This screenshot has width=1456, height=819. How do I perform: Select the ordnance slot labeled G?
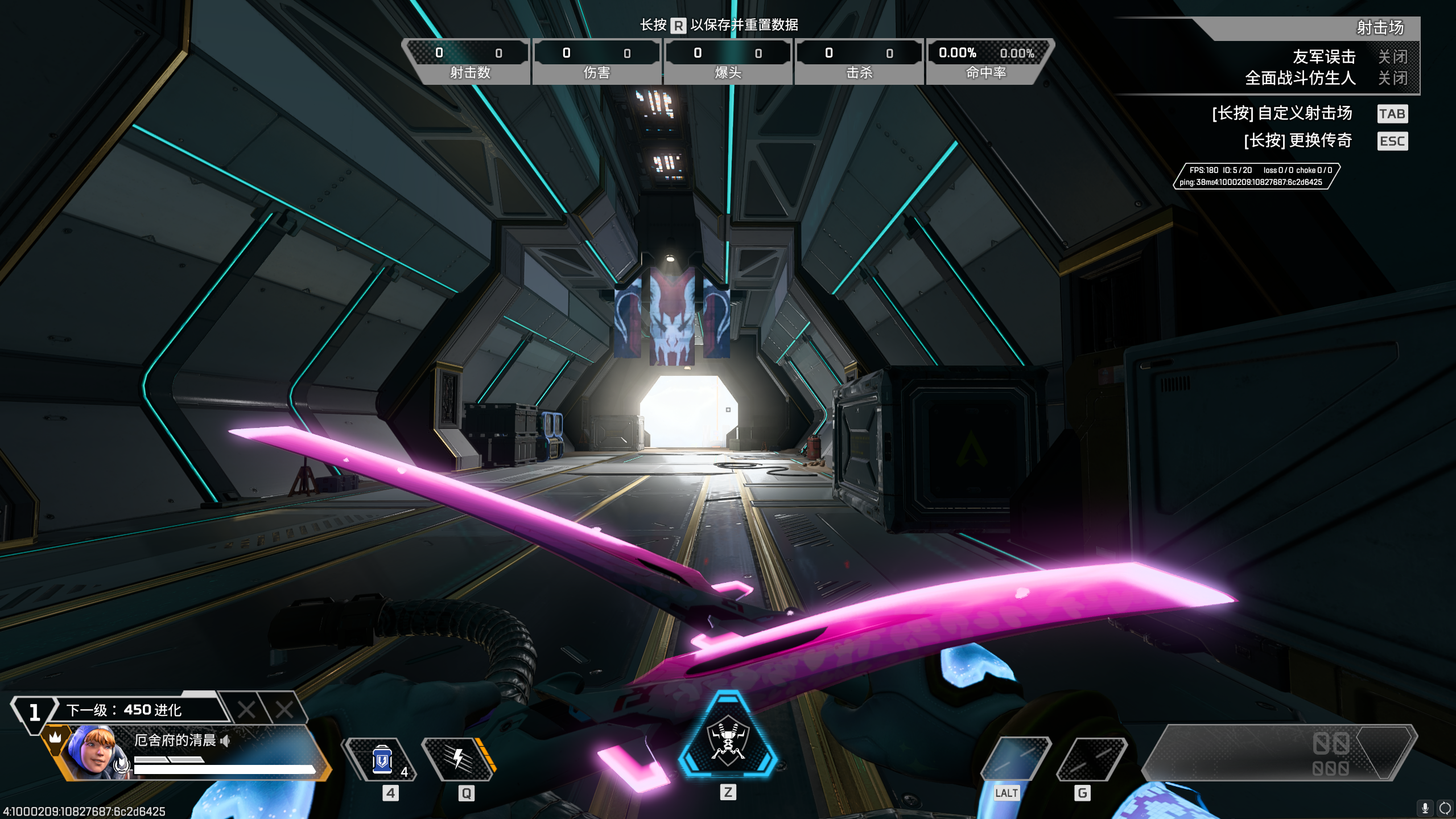coord(1091,759)
